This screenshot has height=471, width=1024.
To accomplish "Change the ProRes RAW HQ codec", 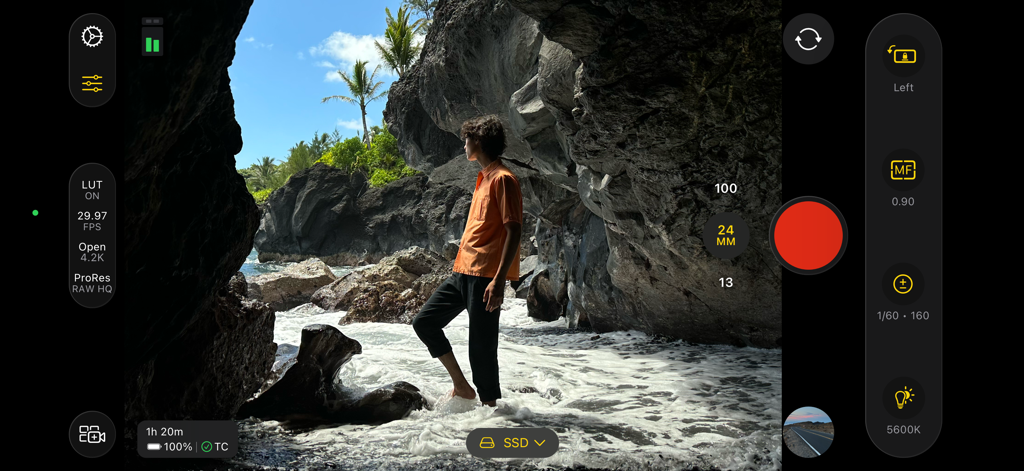I will click(x=92, y=283).
